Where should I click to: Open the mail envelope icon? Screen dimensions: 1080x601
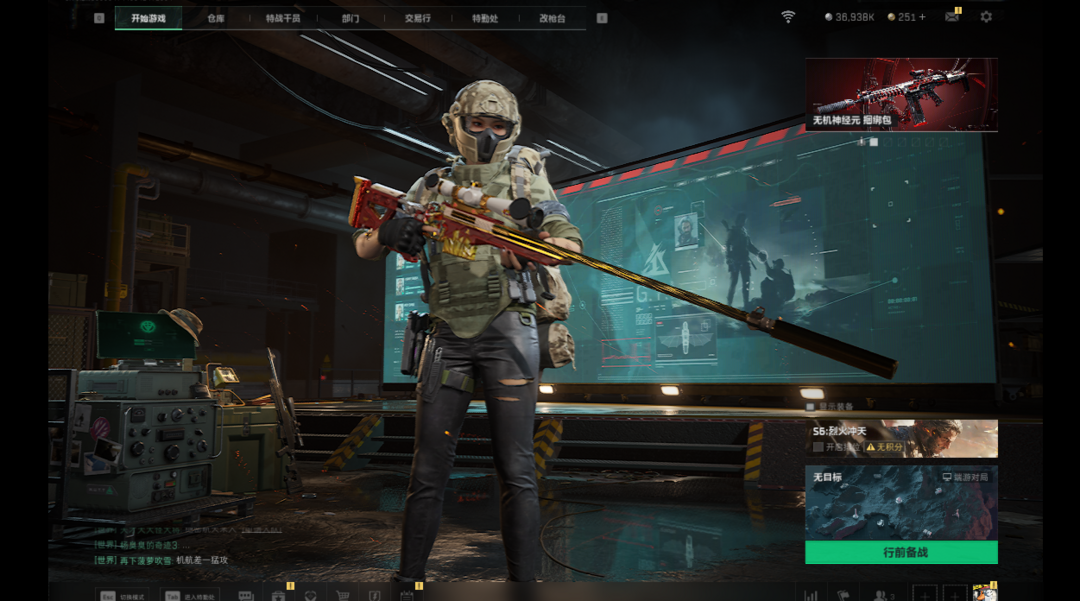952,17
